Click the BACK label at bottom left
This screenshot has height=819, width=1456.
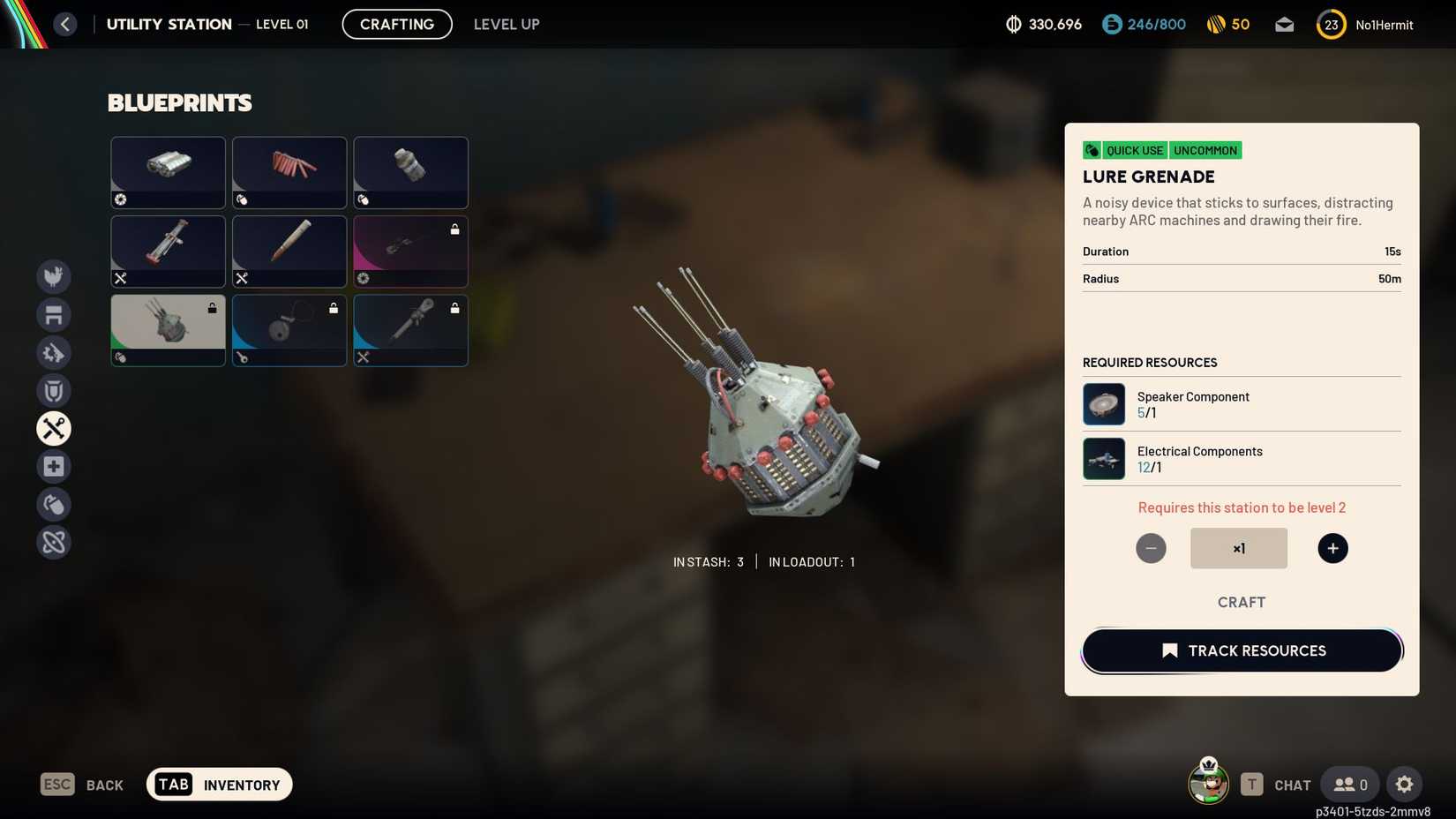(104, 785)
